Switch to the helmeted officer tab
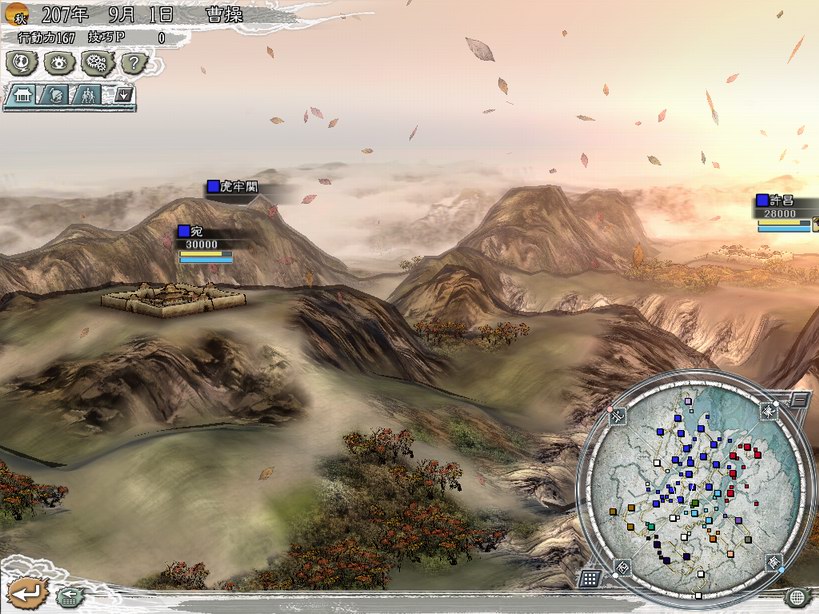The height and width of the screenshot is (614, 819). tap(57, 96)
